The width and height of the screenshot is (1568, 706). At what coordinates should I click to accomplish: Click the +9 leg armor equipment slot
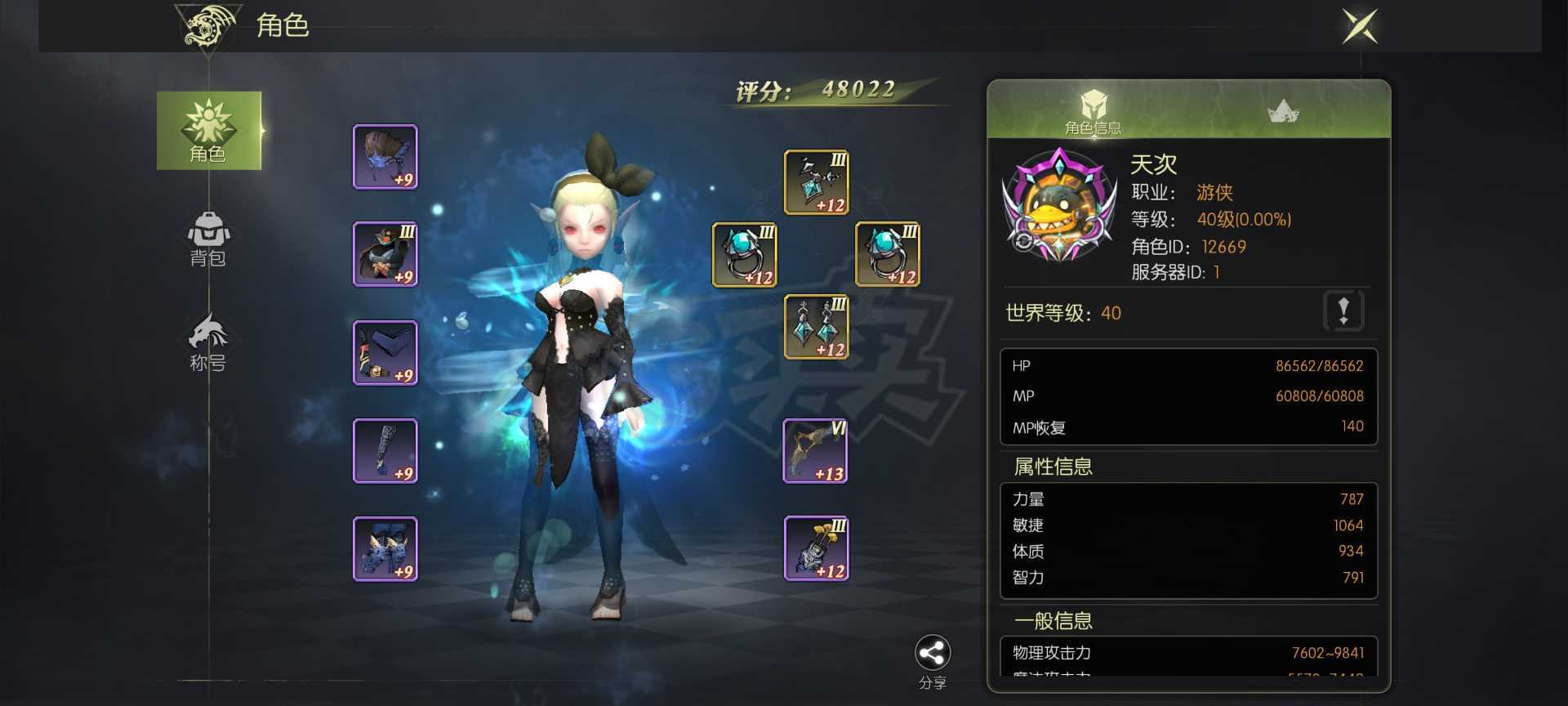point(385,352)
